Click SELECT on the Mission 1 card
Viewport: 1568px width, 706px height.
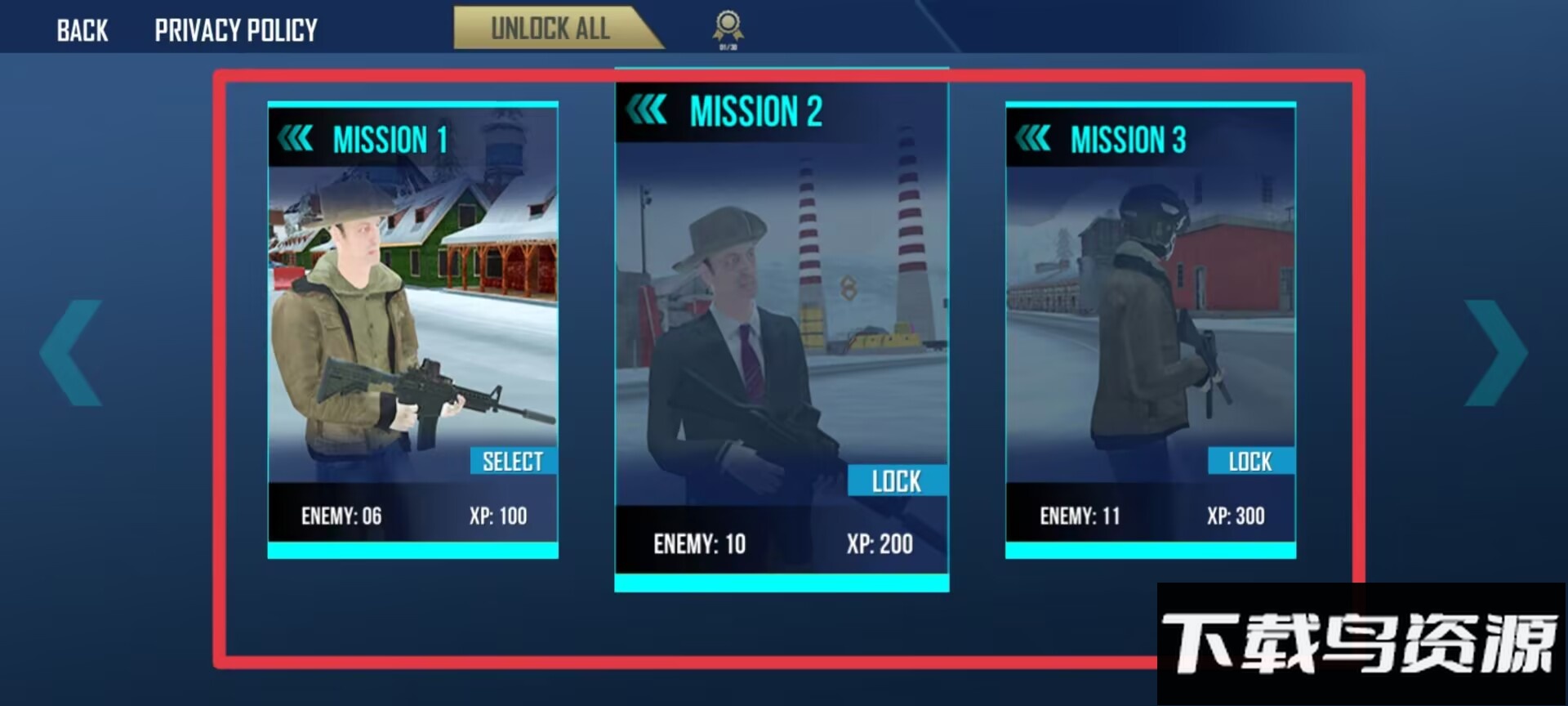pos(513,462)
